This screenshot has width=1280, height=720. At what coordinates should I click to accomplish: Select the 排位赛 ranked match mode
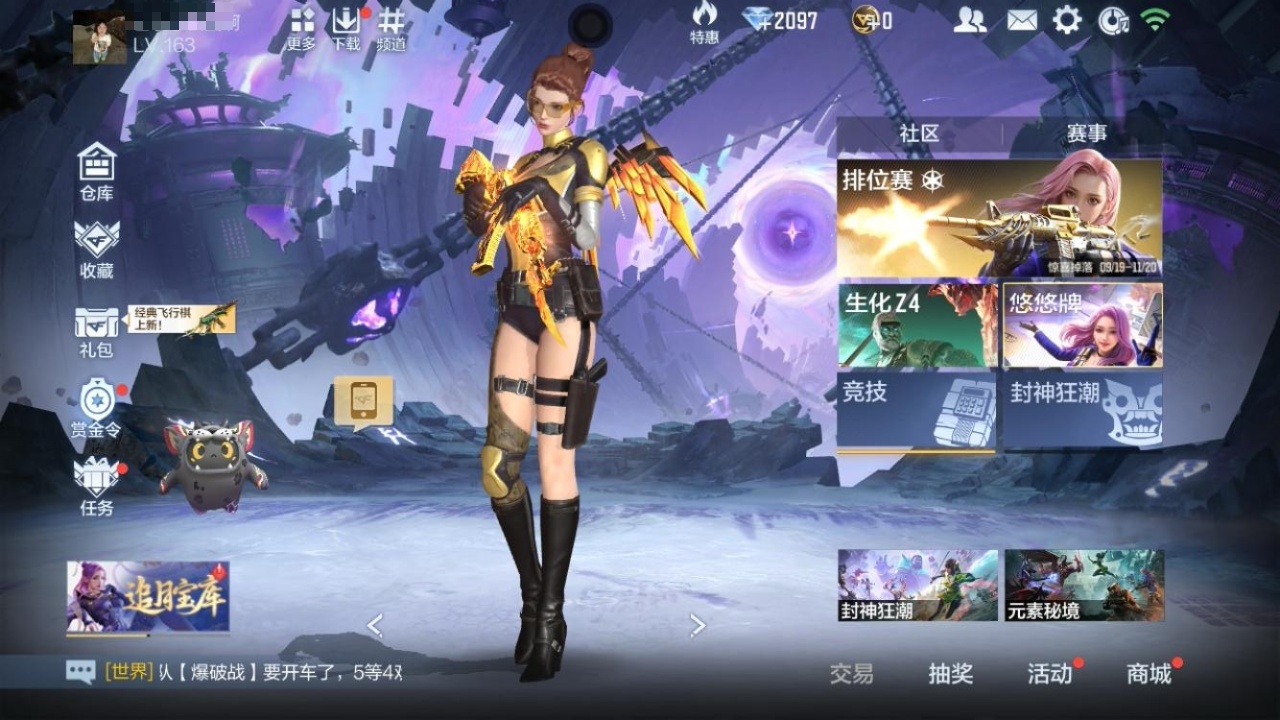999,218
